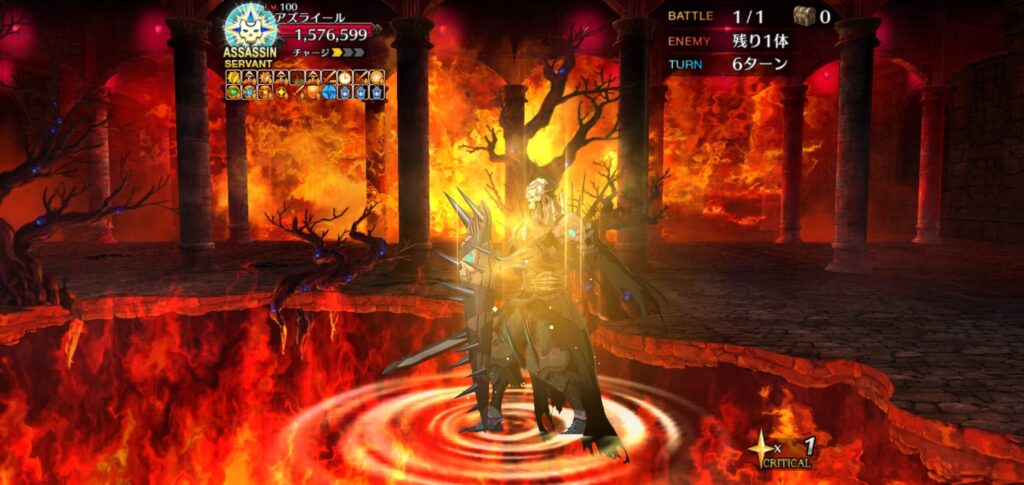Inspect the green orb status icon
The width and height of the screenshot is (1024, 485).
[233, 92]
